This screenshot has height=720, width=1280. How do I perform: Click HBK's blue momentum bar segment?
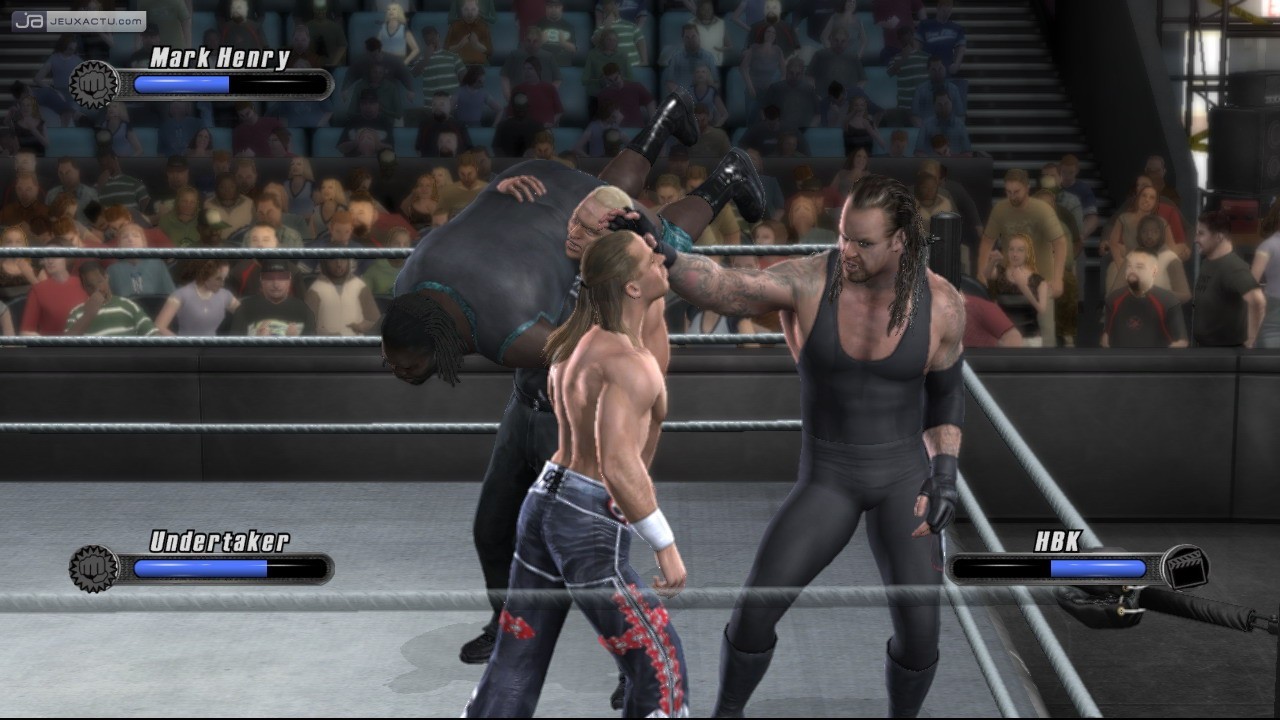tap(1100, 568)
